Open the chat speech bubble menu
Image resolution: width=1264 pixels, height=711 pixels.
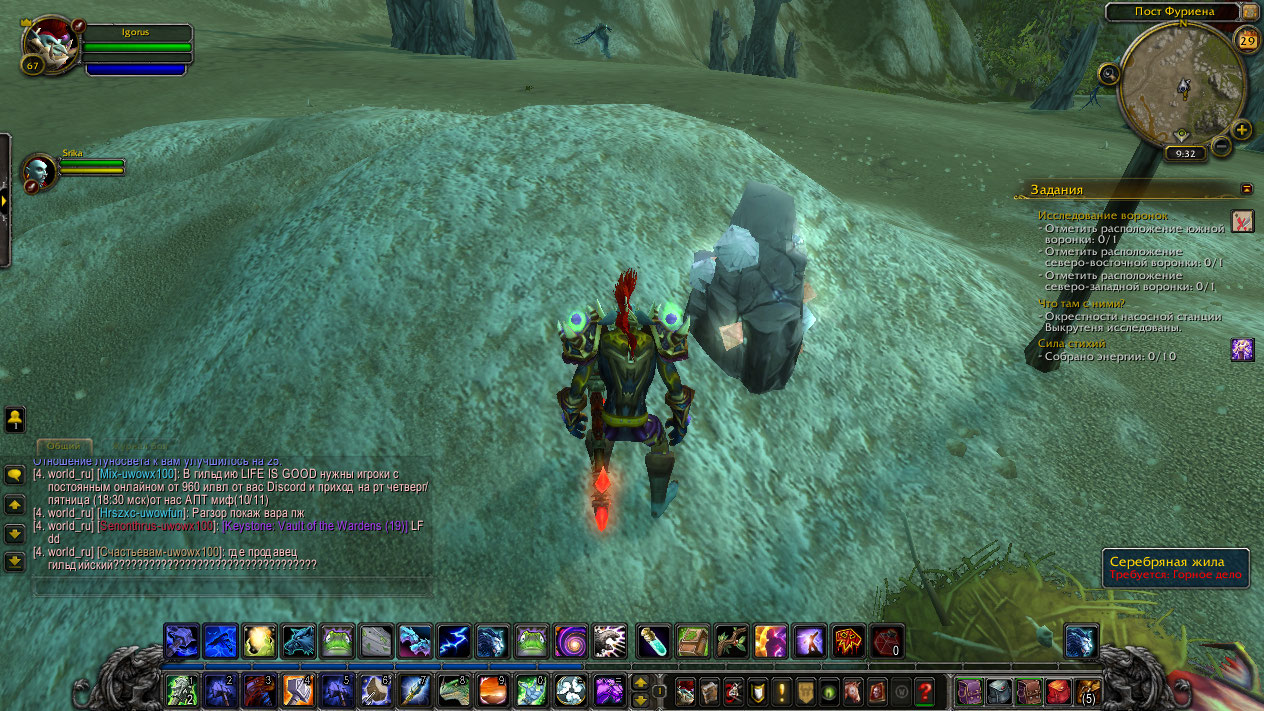tap(15, 475)
